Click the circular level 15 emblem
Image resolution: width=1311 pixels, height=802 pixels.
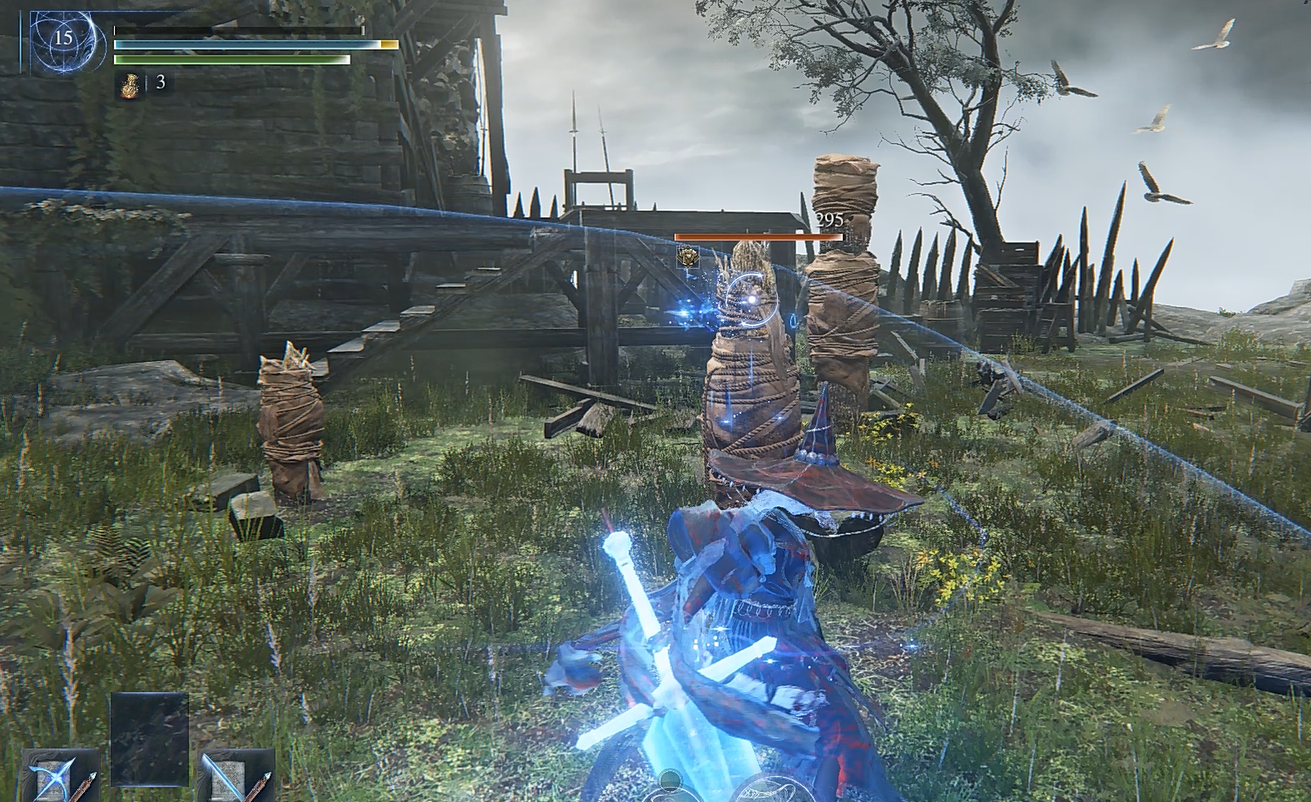[x=66, y=42]
